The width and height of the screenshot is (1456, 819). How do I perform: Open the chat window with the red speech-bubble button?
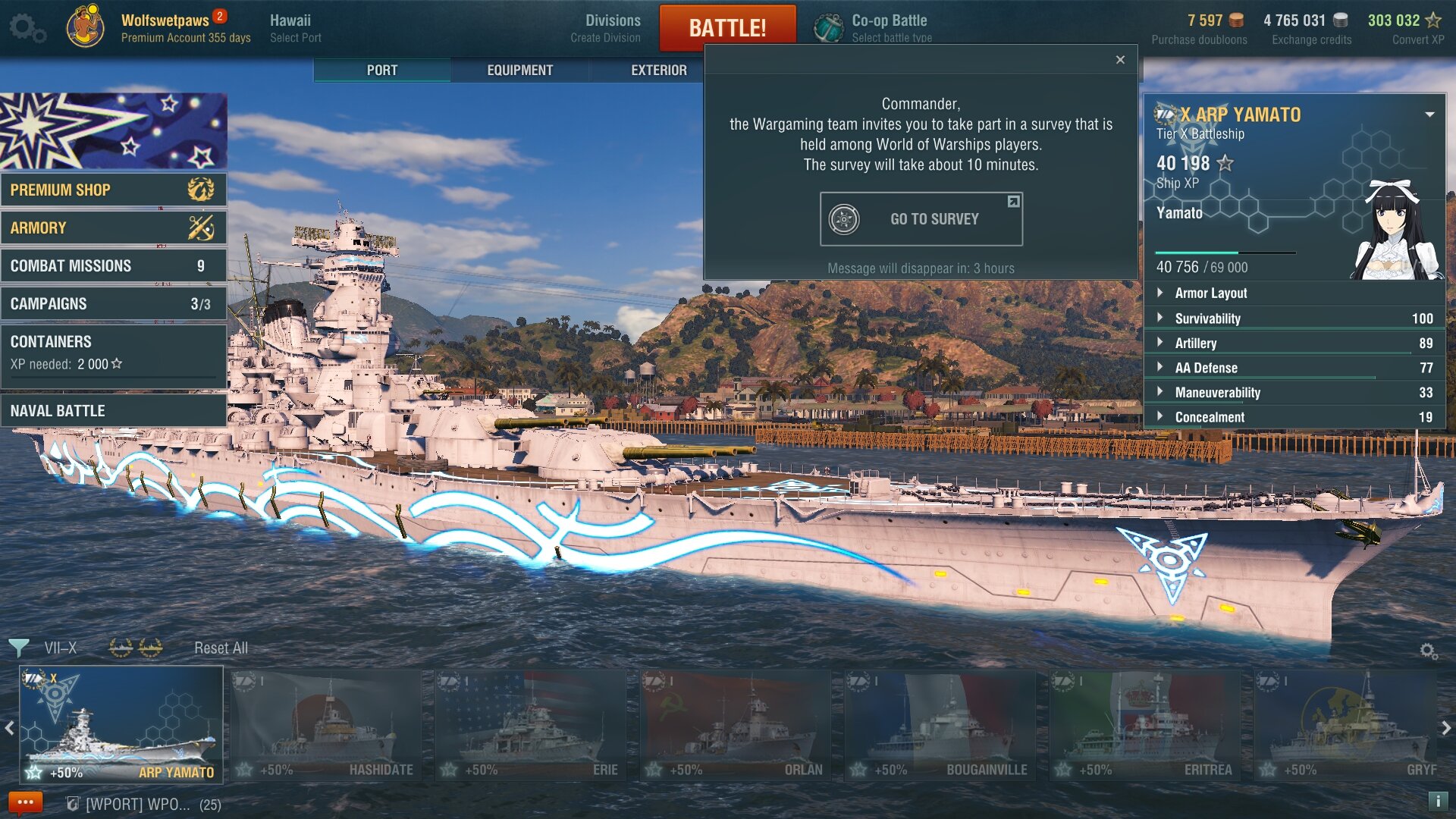click(x=25, y=802)
